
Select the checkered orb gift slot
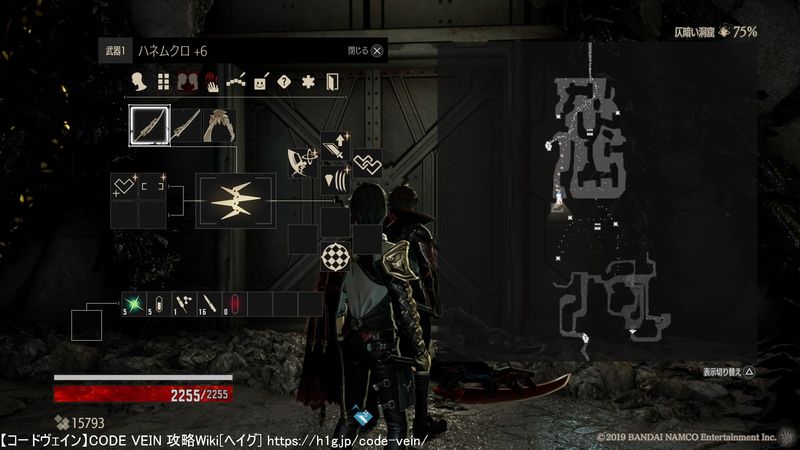(x=334, y=256)
